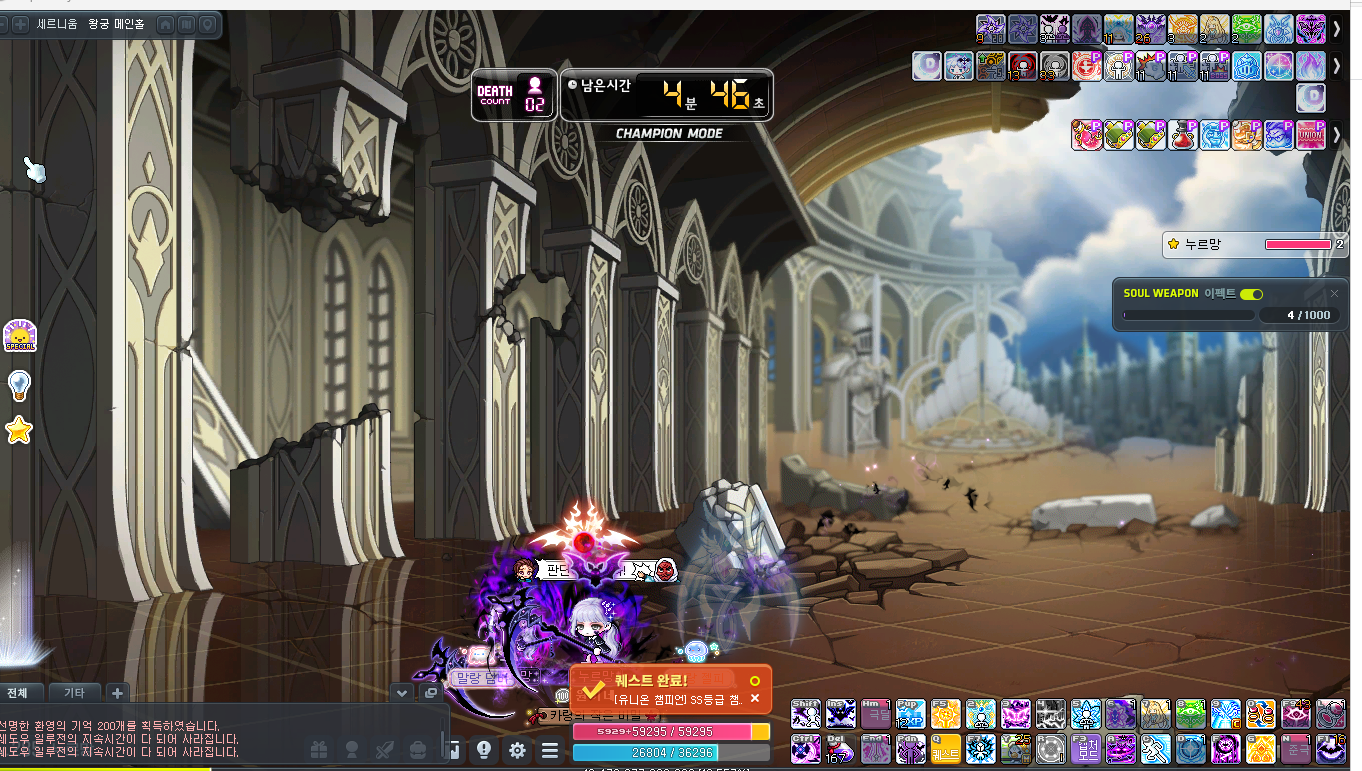Image resolution: width=1362 pixels, height=771 pixels.
Task: Click the lightbulb hint icon
Action: [19, 384]
